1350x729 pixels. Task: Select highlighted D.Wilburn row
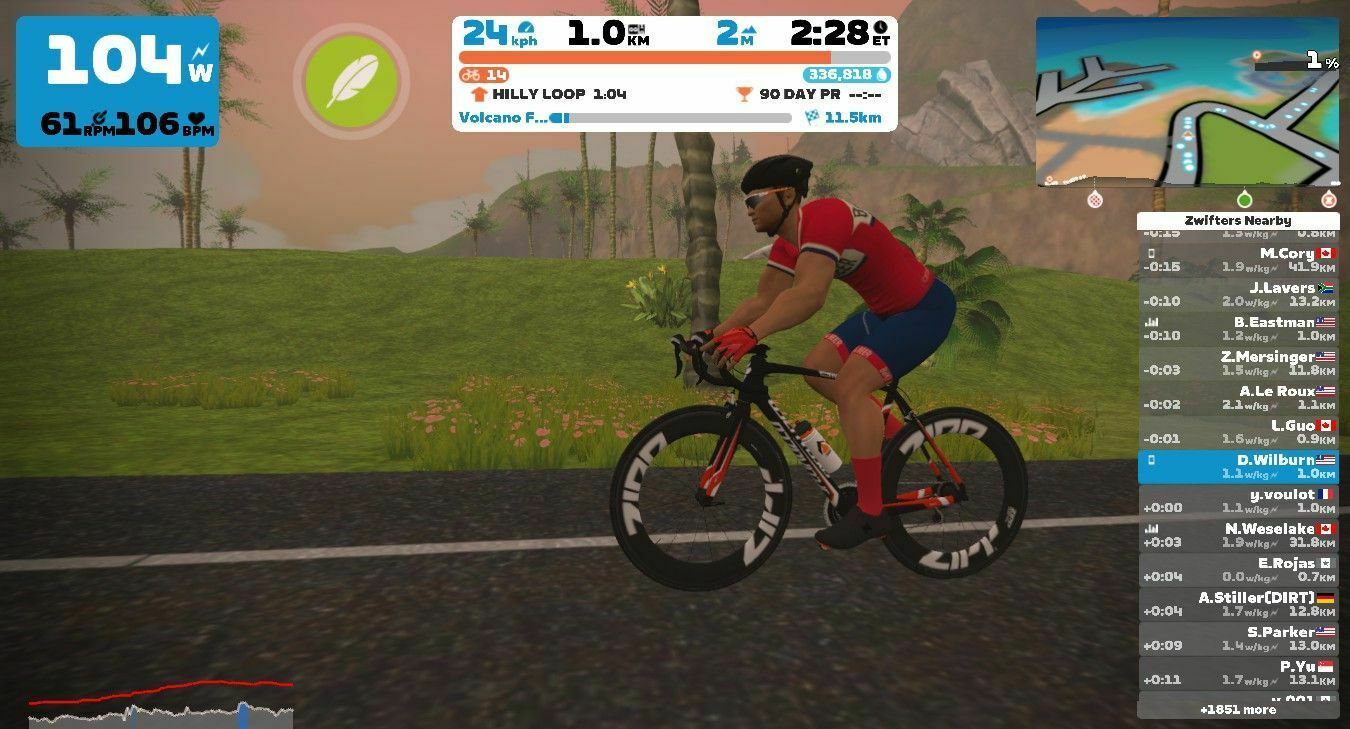1238,467
